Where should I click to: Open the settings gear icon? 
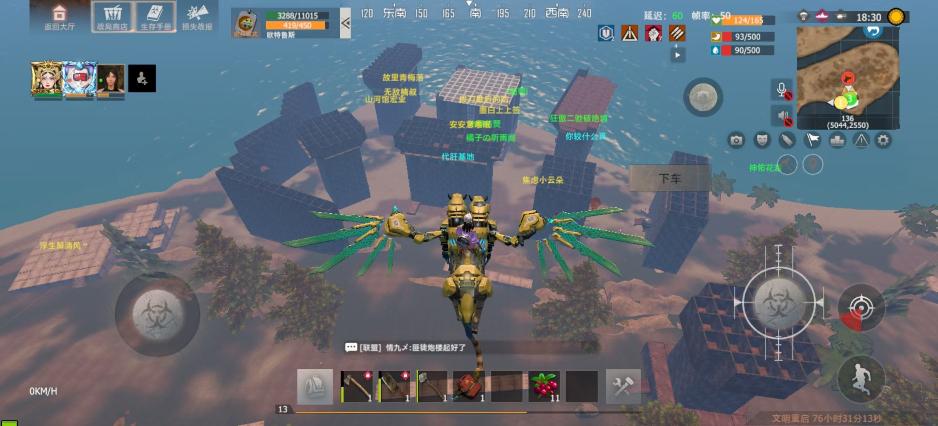point(883,141)
